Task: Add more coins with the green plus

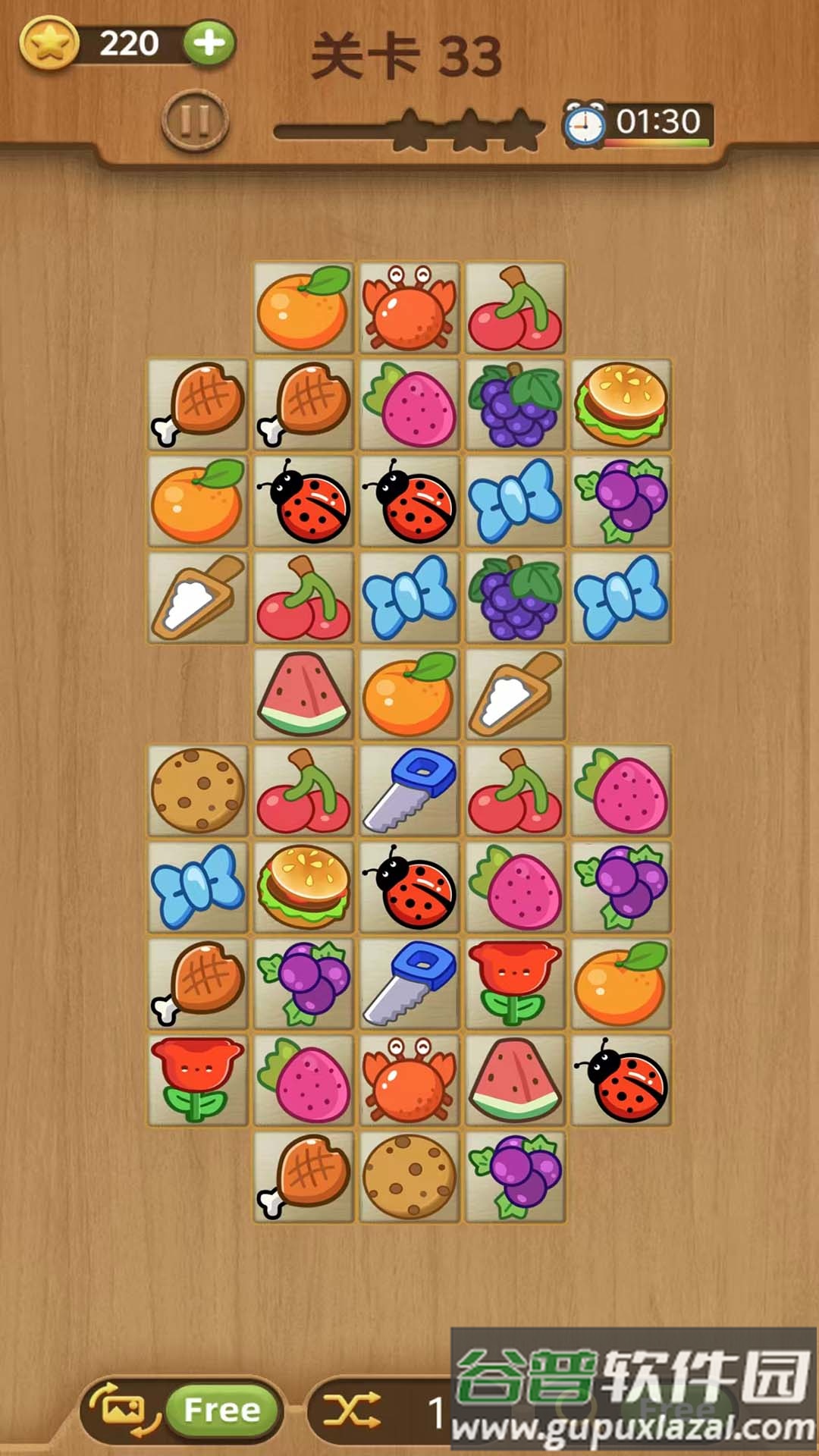Action: 209,43
